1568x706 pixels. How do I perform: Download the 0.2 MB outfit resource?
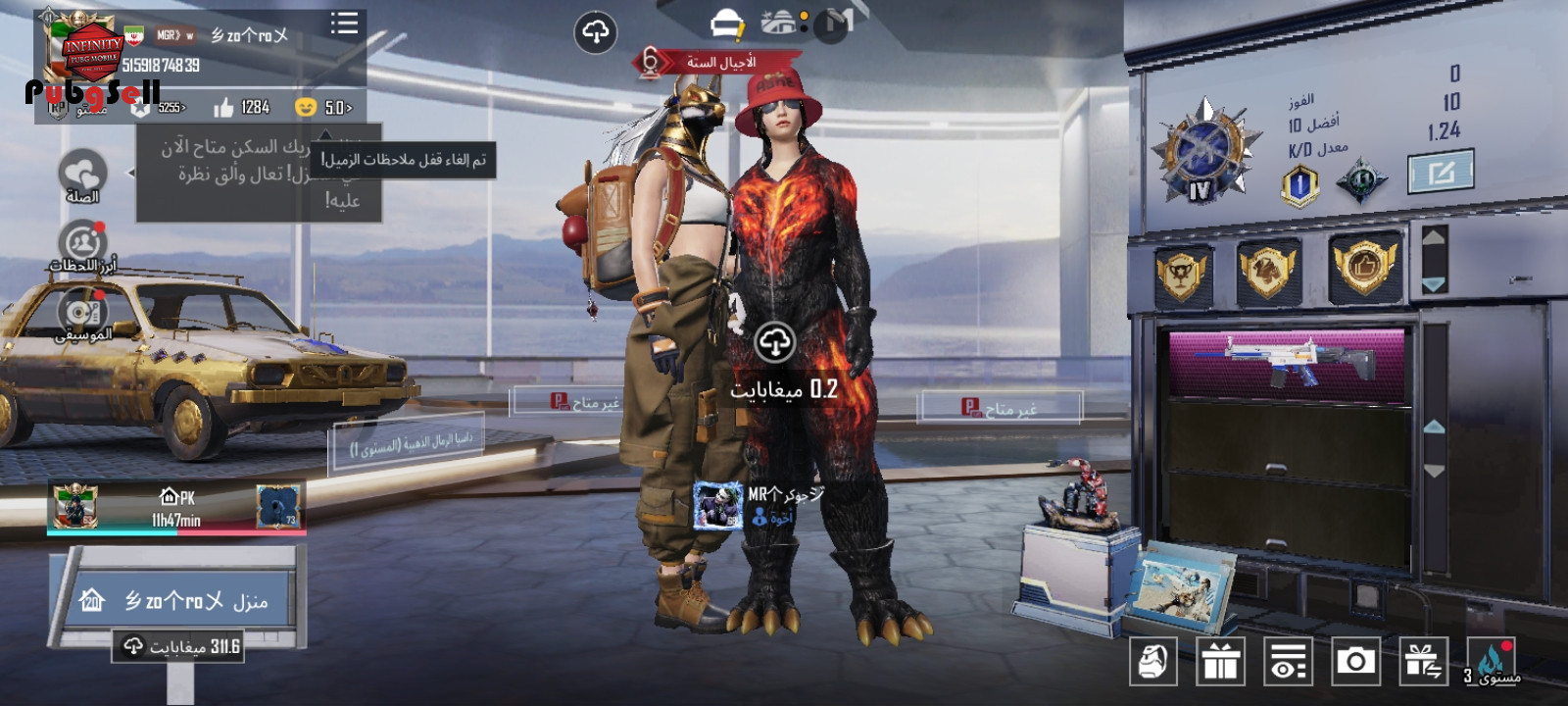(775, 342)
